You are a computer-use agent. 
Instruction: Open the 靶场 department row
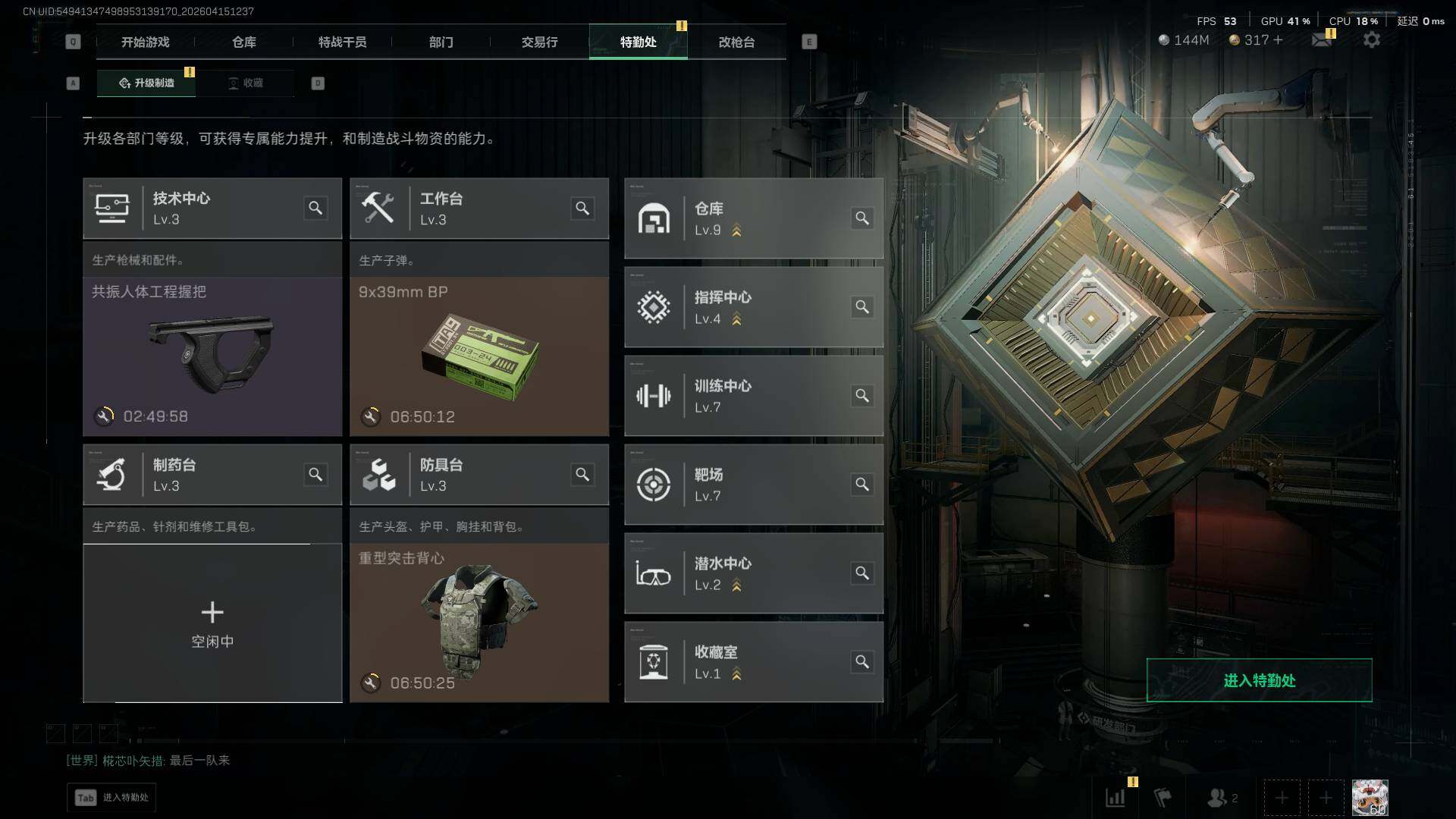coord(753,485)
